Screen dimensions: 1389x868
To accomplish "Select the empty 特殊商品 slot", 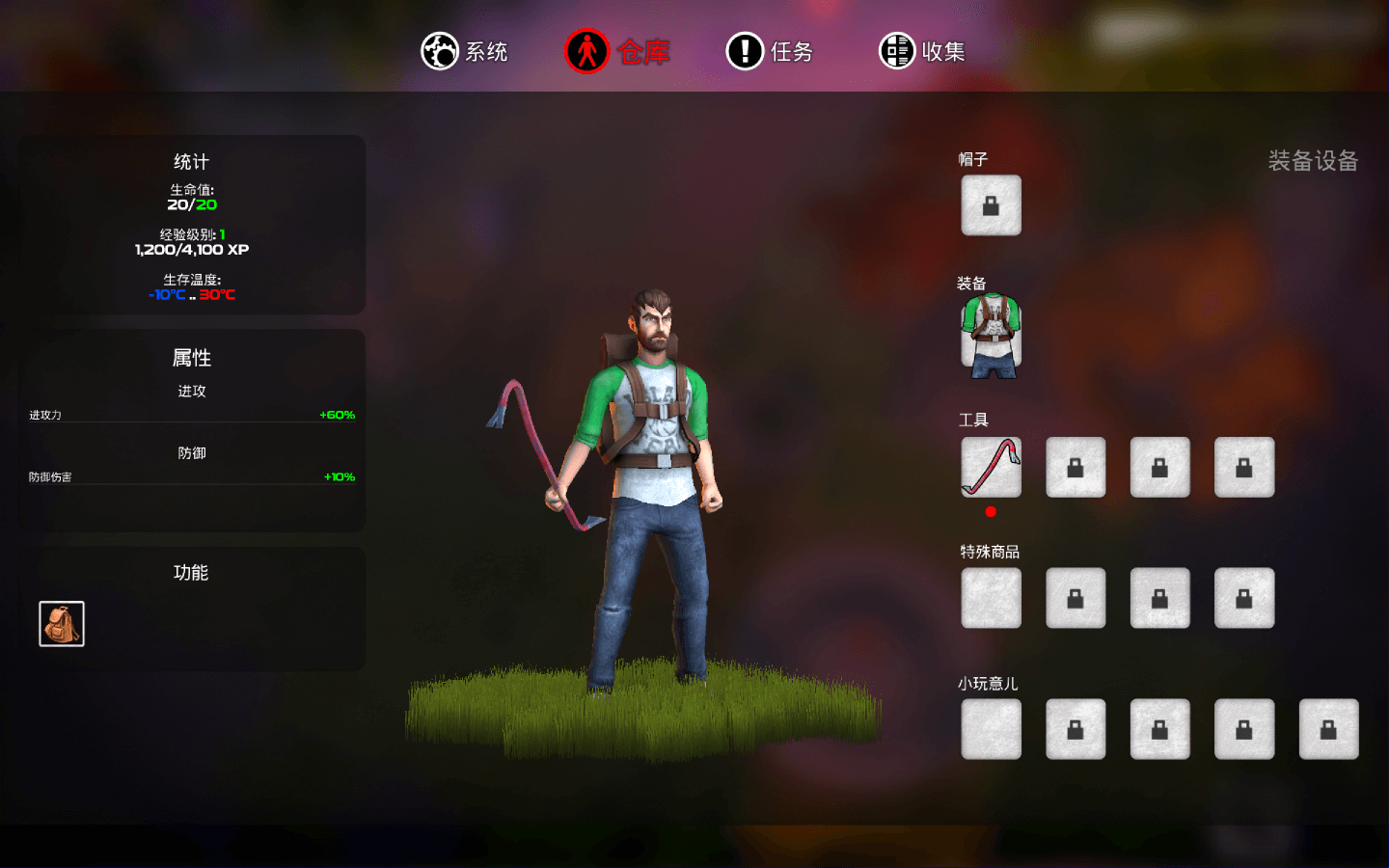I will 990,598.
